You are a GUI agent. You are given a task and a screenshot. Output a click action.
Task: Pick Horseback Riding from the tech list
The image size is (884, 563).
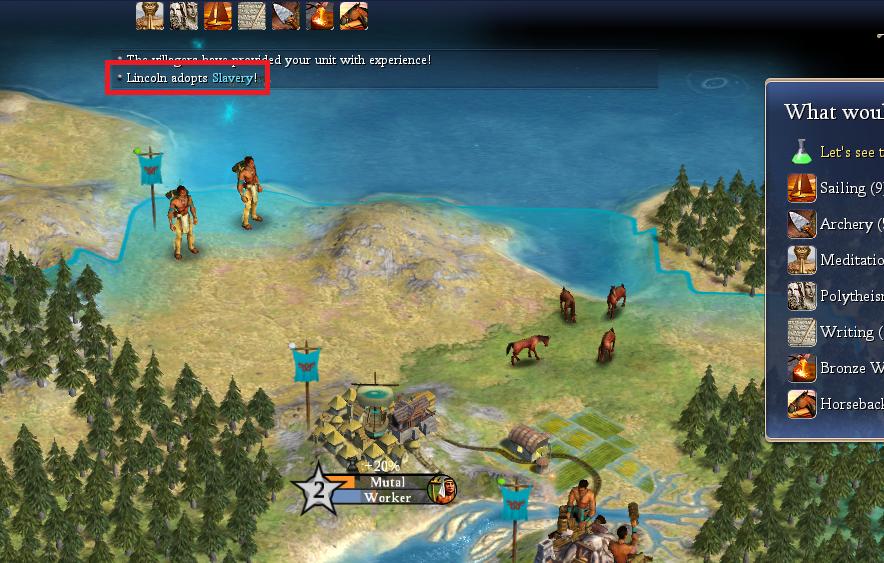point(850,404)
